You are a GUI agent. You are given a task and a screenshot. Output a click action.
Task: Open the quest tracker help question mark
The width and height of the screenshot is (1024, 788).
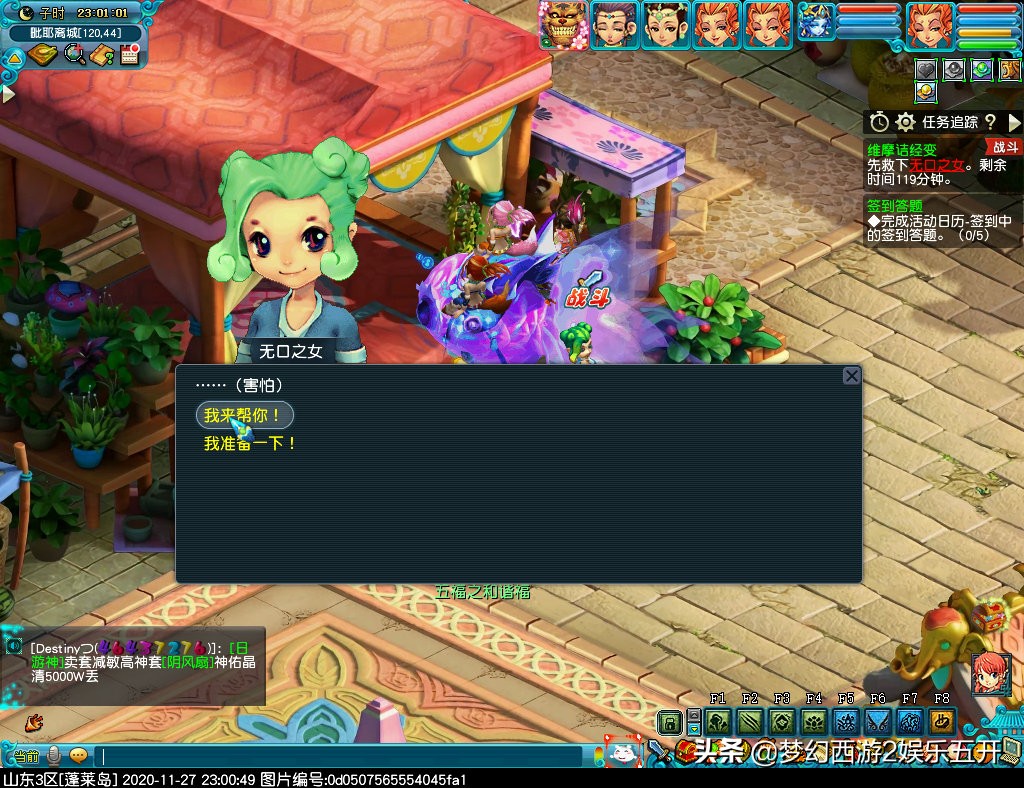coord(990,122)
